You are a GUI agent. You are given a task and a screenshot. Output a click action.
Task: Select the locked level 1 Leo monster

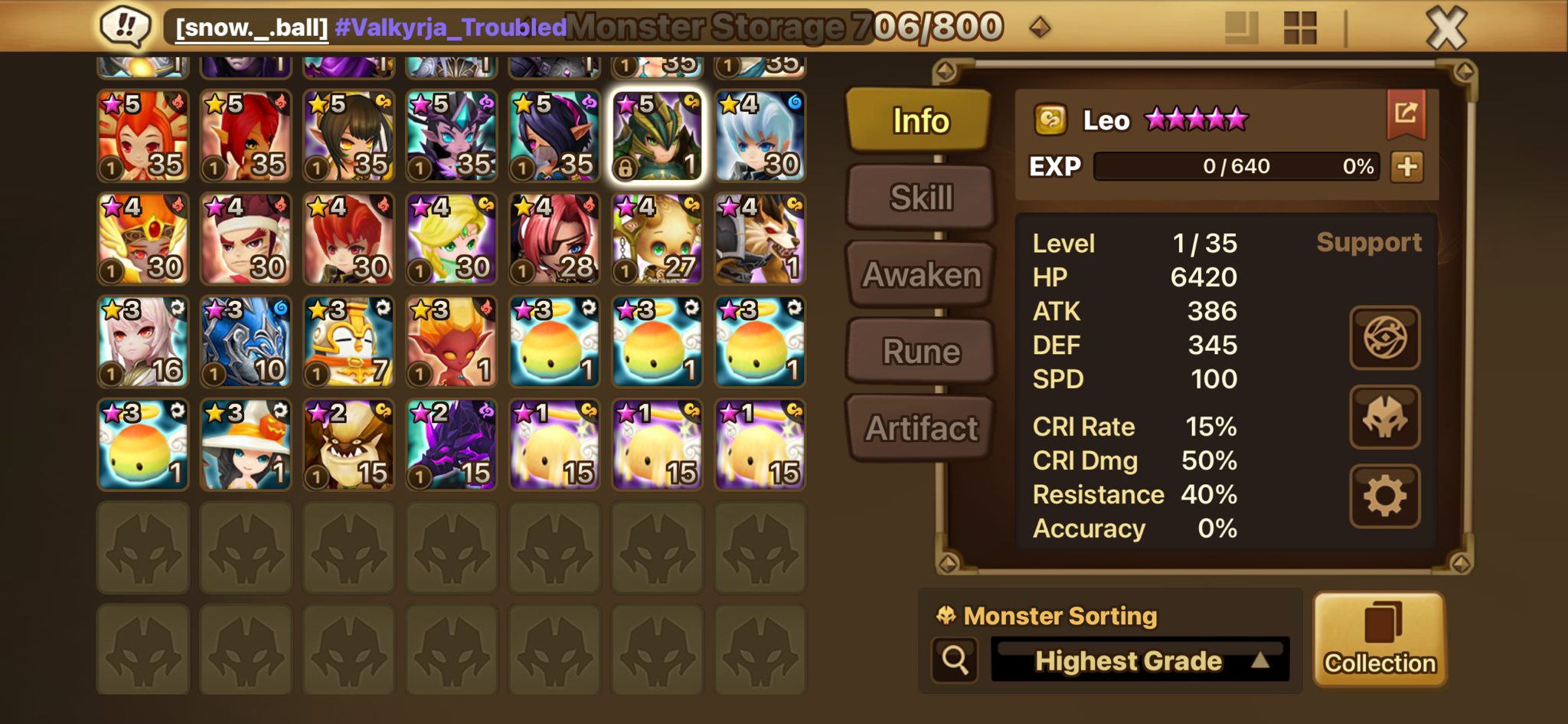click(657, 136)
